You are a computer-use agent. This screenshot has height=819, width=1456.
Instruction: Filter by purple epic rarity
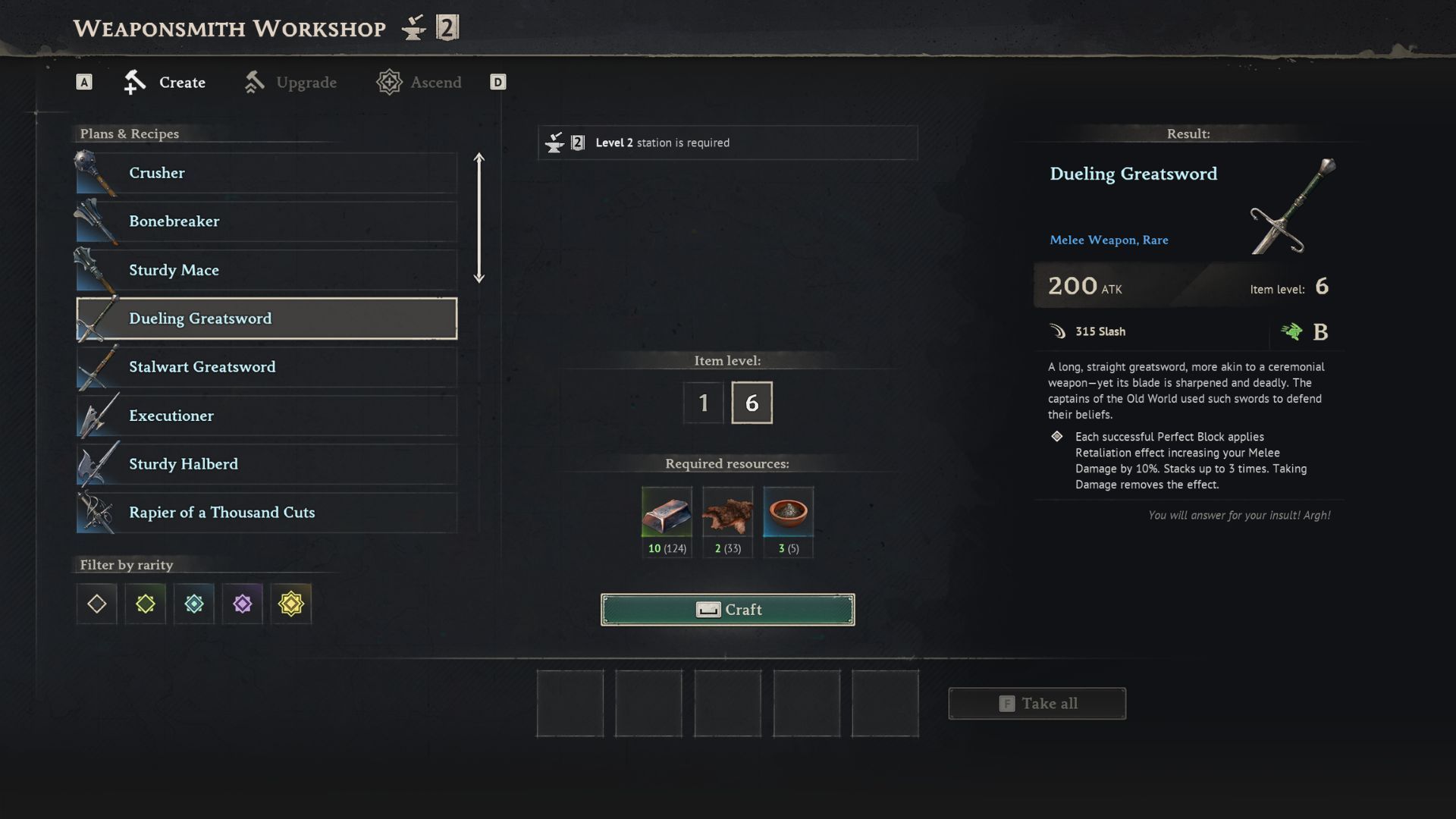(243, 604)
